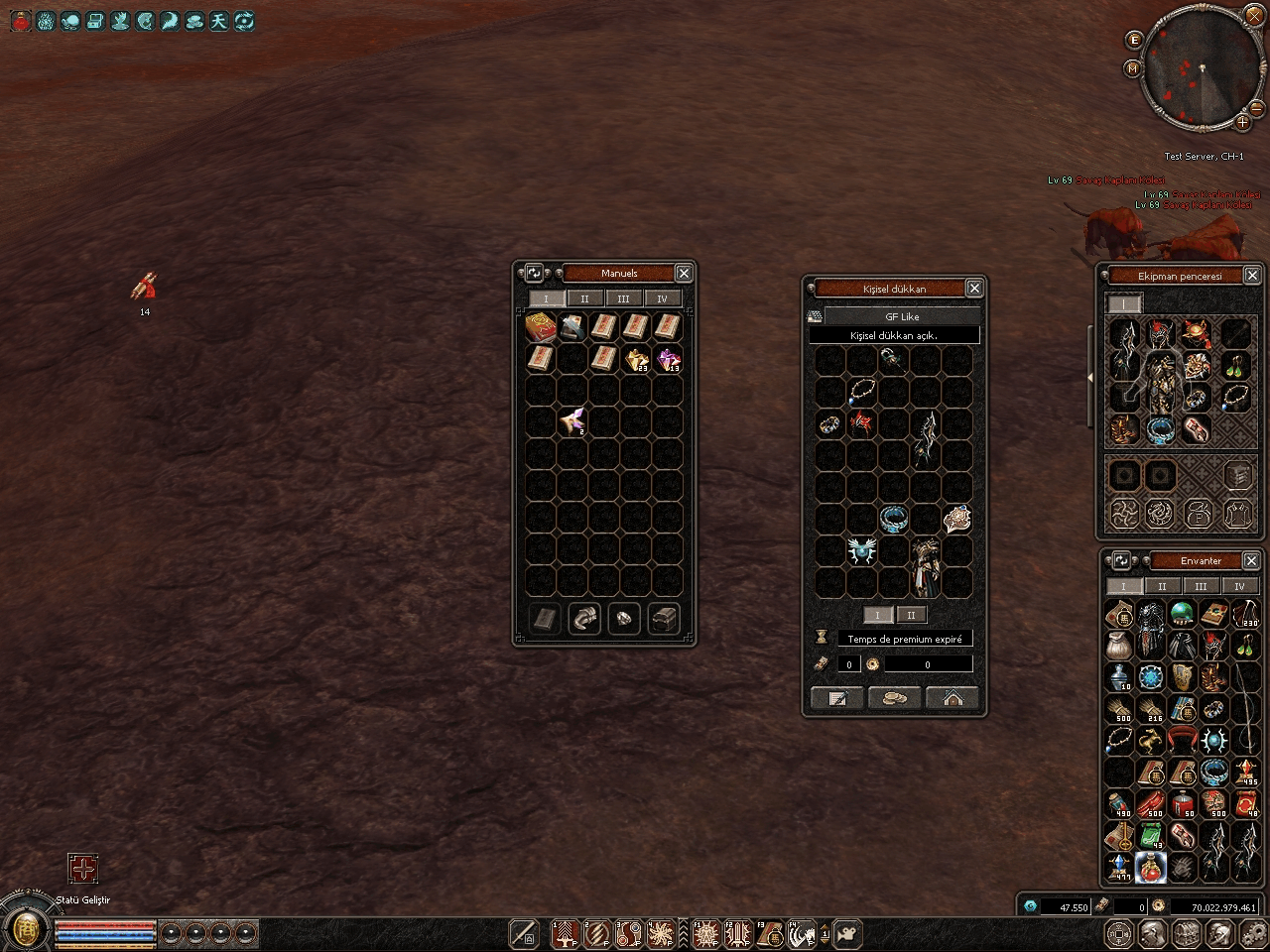Close the Manuels window
Screen dimensions: 1270x952
point(684,273)
